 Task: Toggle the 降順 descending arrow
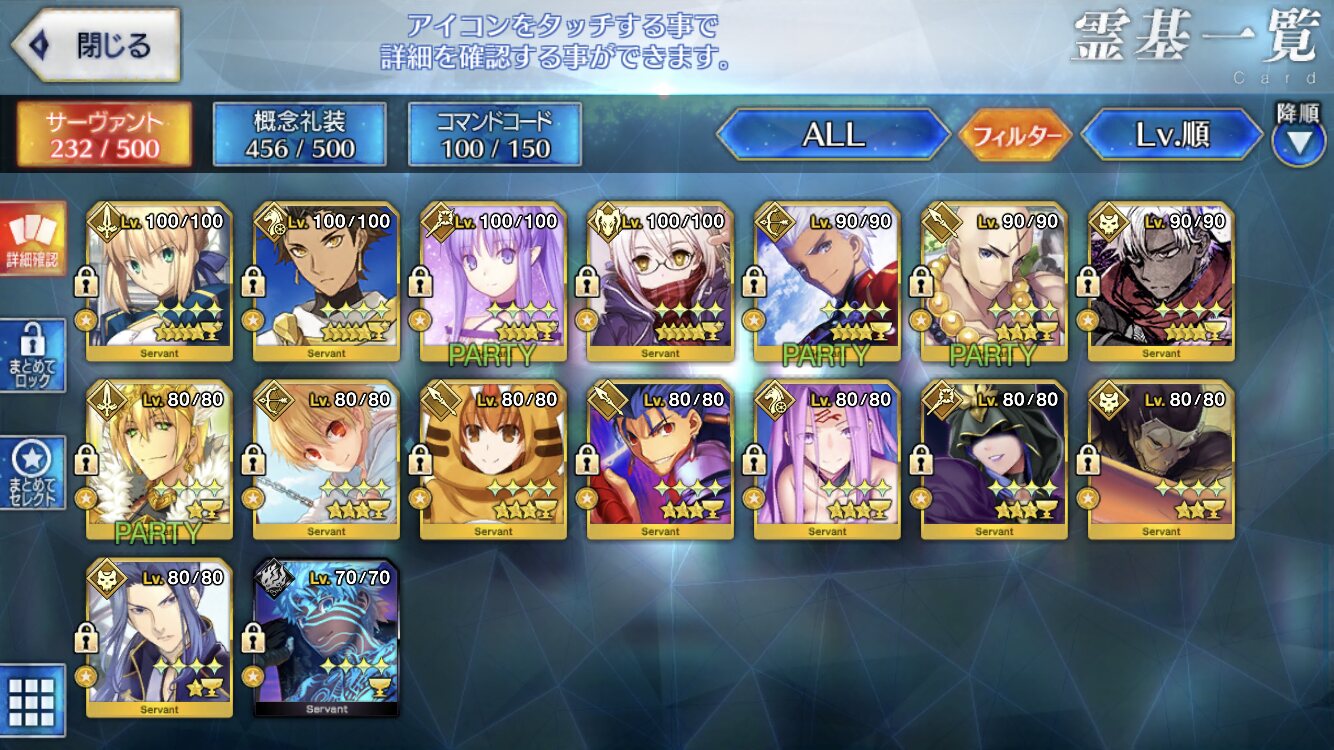1298,140
